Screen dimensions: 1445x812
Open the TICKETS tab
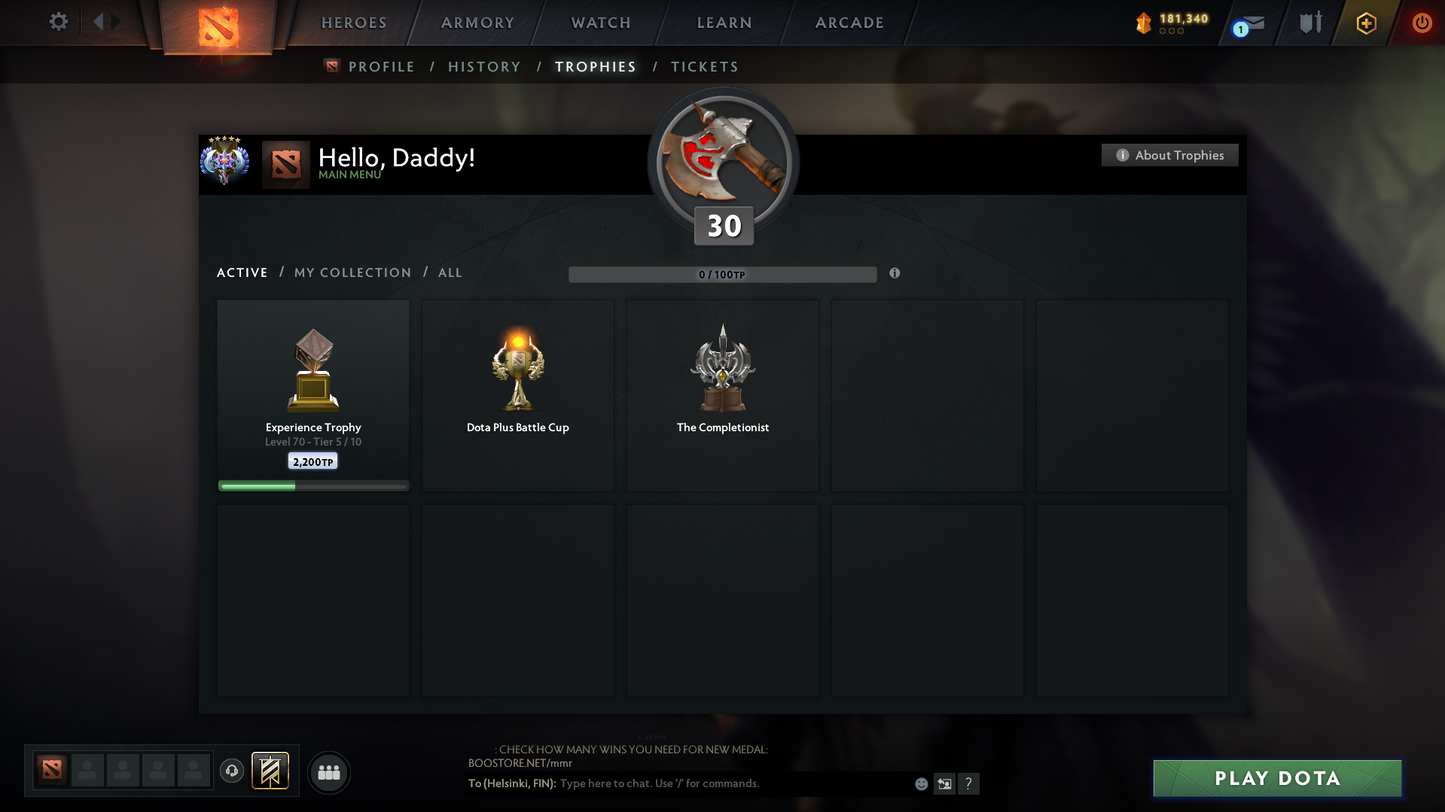coord(704,66)
